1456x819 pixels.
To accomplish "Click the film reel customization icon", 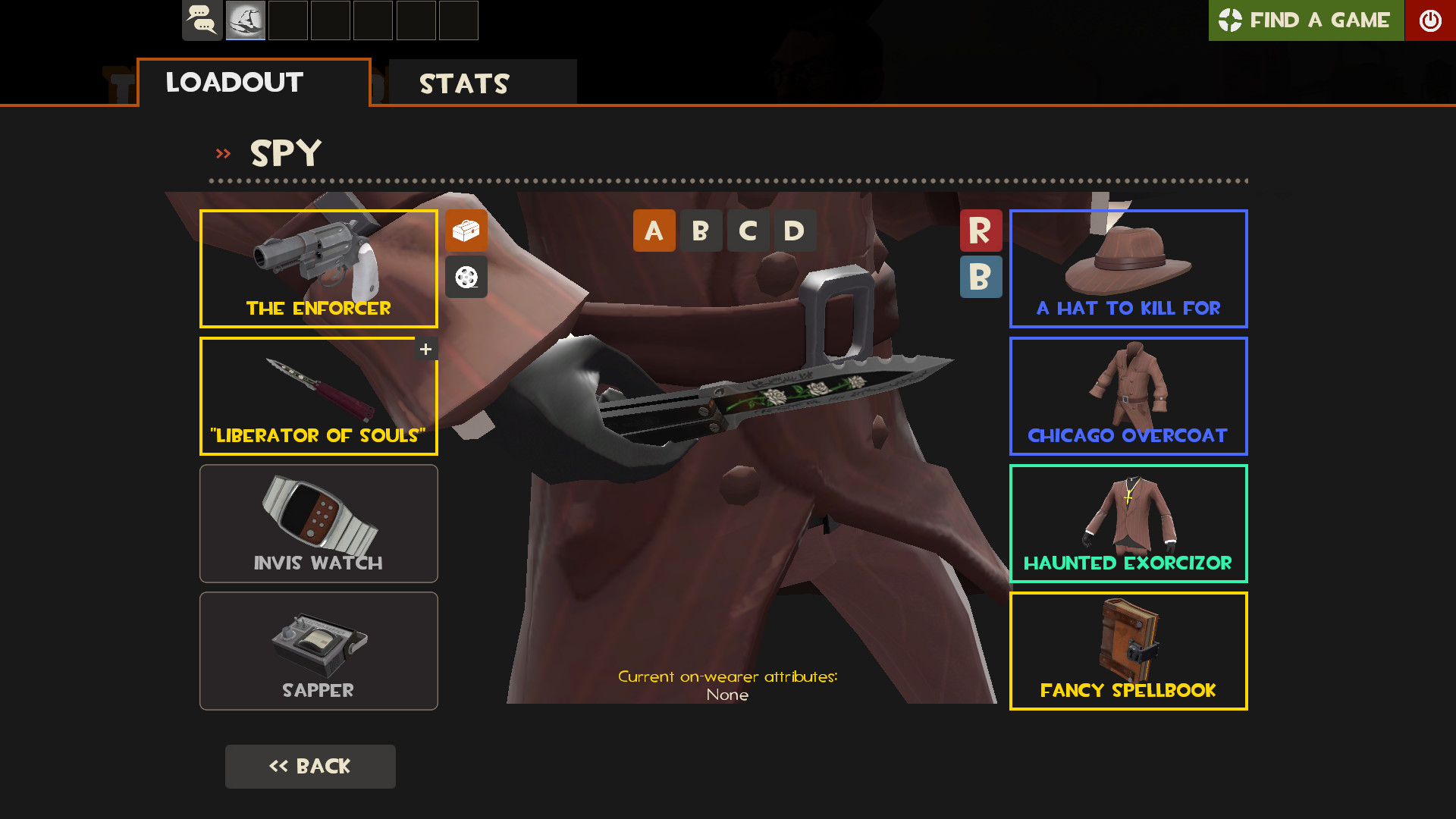I will 466,278.
